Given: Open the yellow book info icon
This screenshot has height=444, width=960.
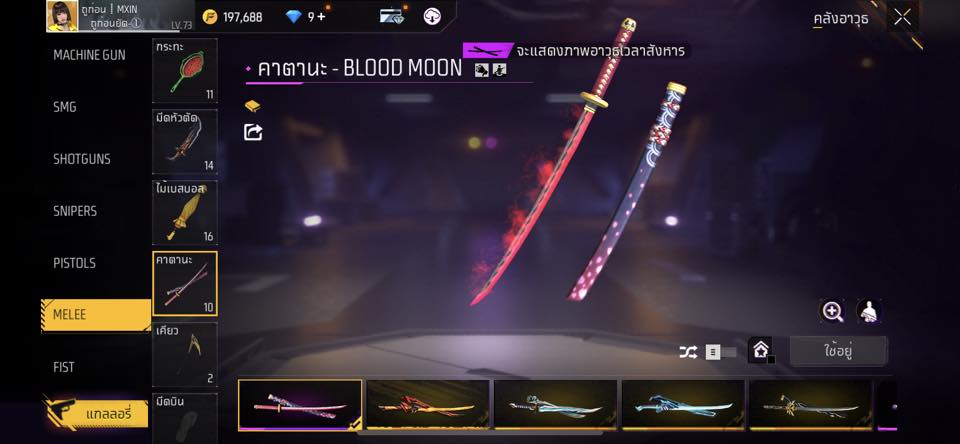Looking at the screenshot, I should click(x=253, y=106).
